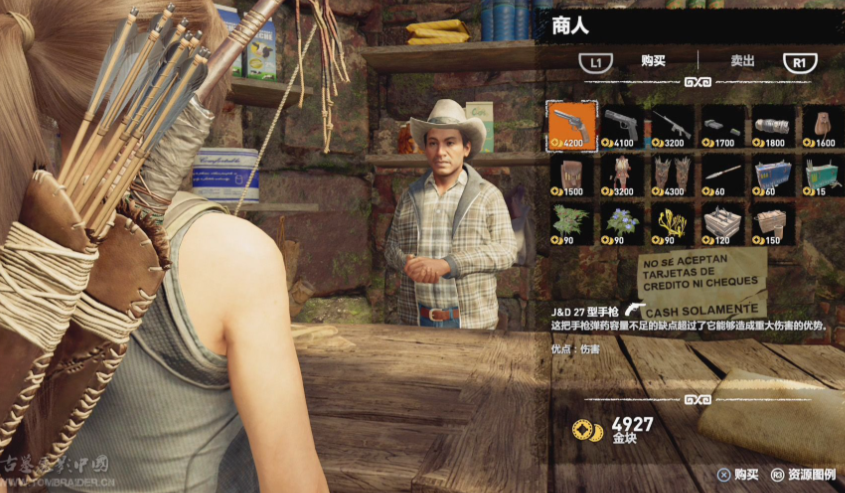Select the outfit costing 3200

coord(622,175)
